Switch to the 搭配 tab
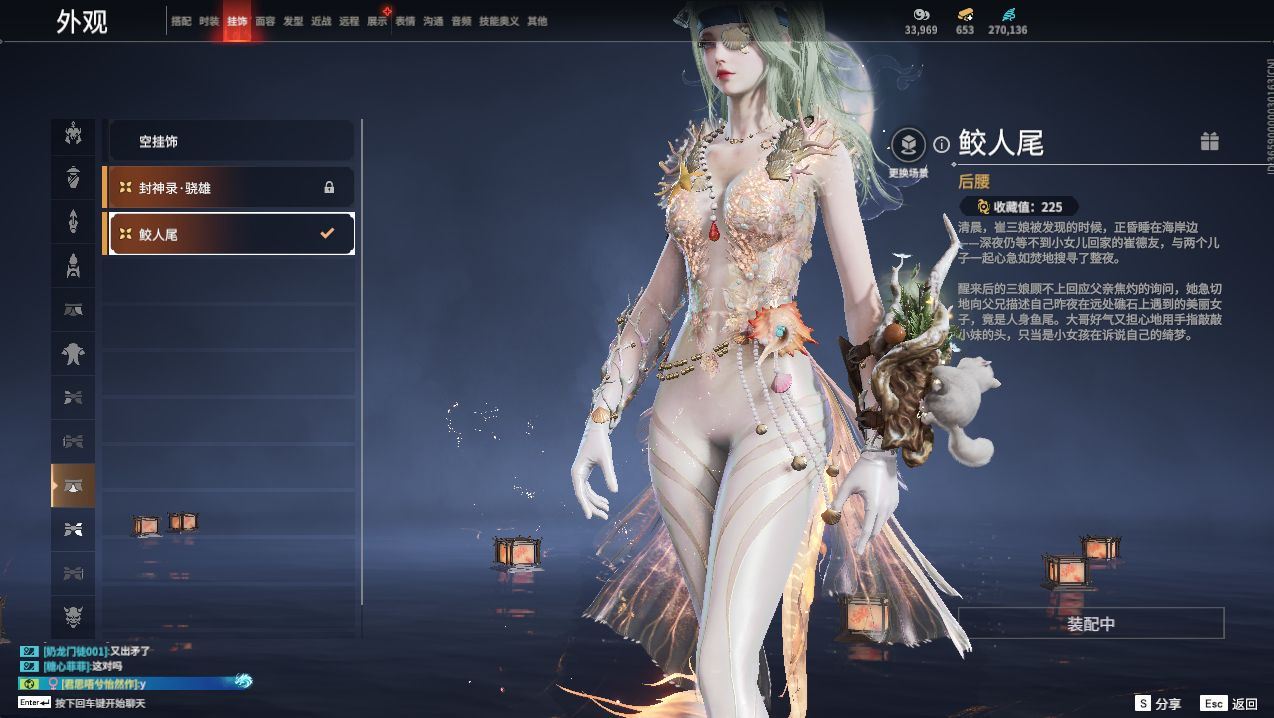 click(x=181, y=21)
